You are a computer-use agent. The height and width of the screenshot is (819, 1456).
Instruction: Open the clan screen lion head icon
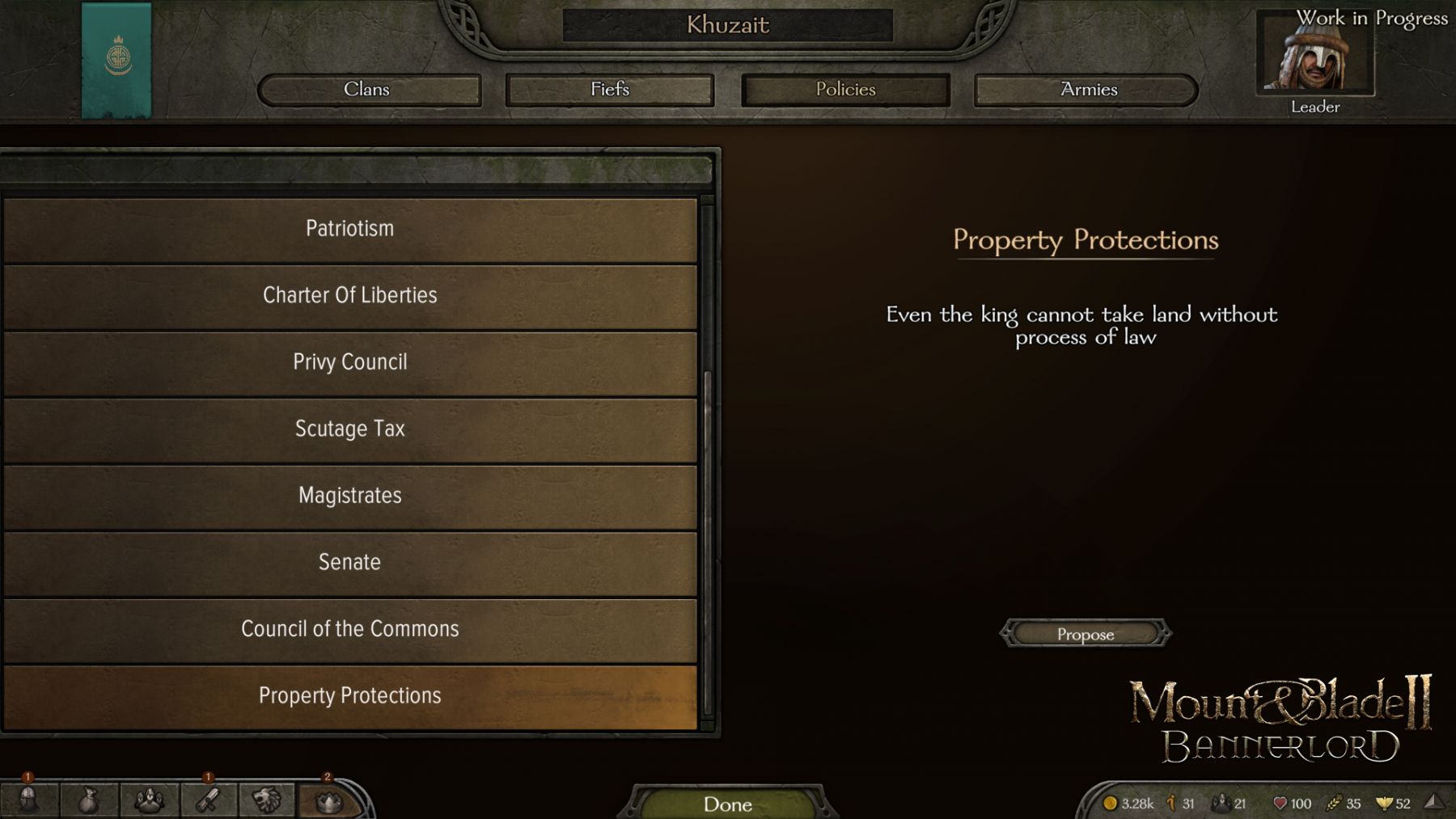click(267, 800)
